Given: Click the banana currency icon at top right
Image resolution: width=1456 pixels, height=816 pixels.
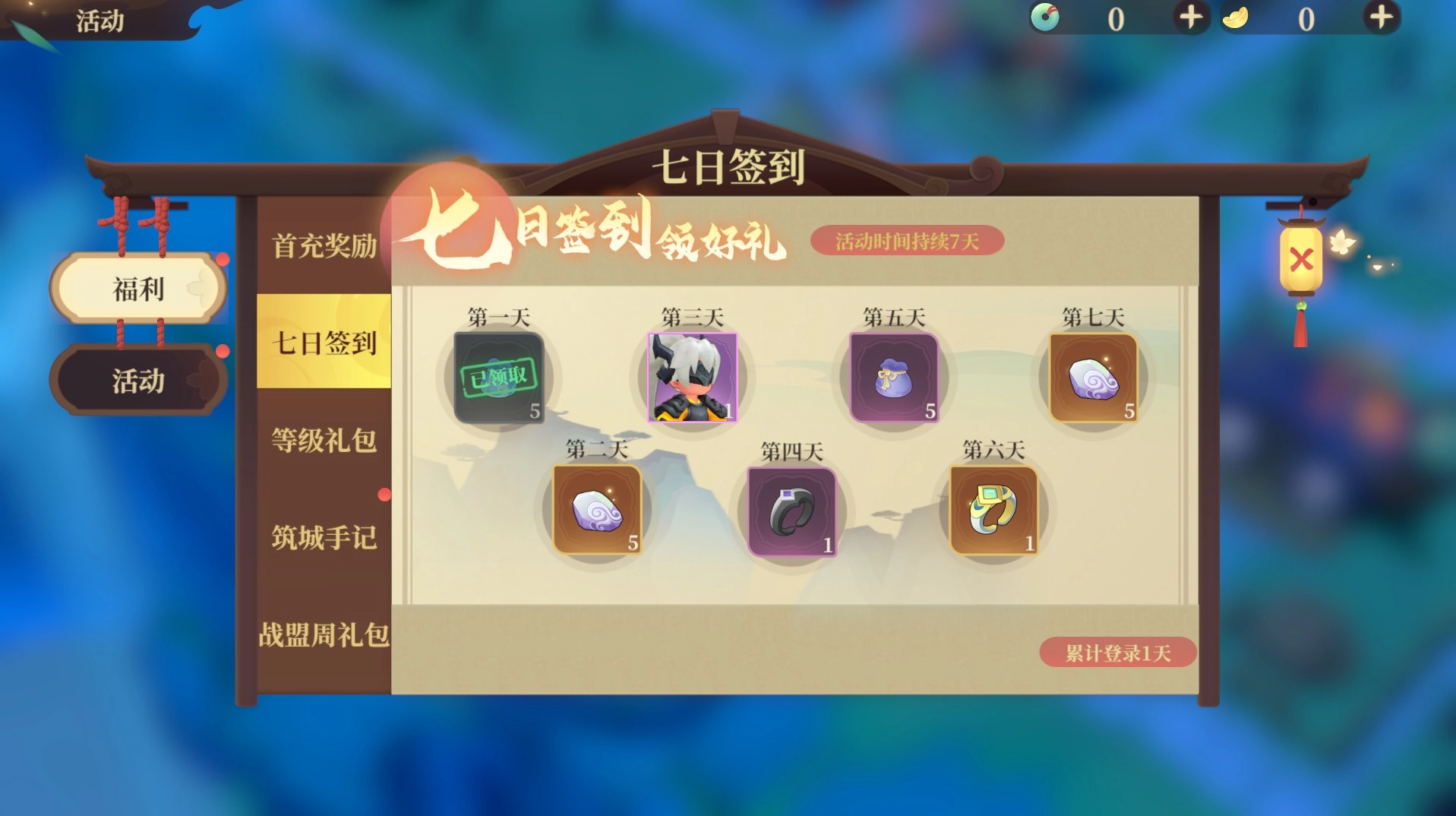Looking at the screenshot, I should [1237, 19].
